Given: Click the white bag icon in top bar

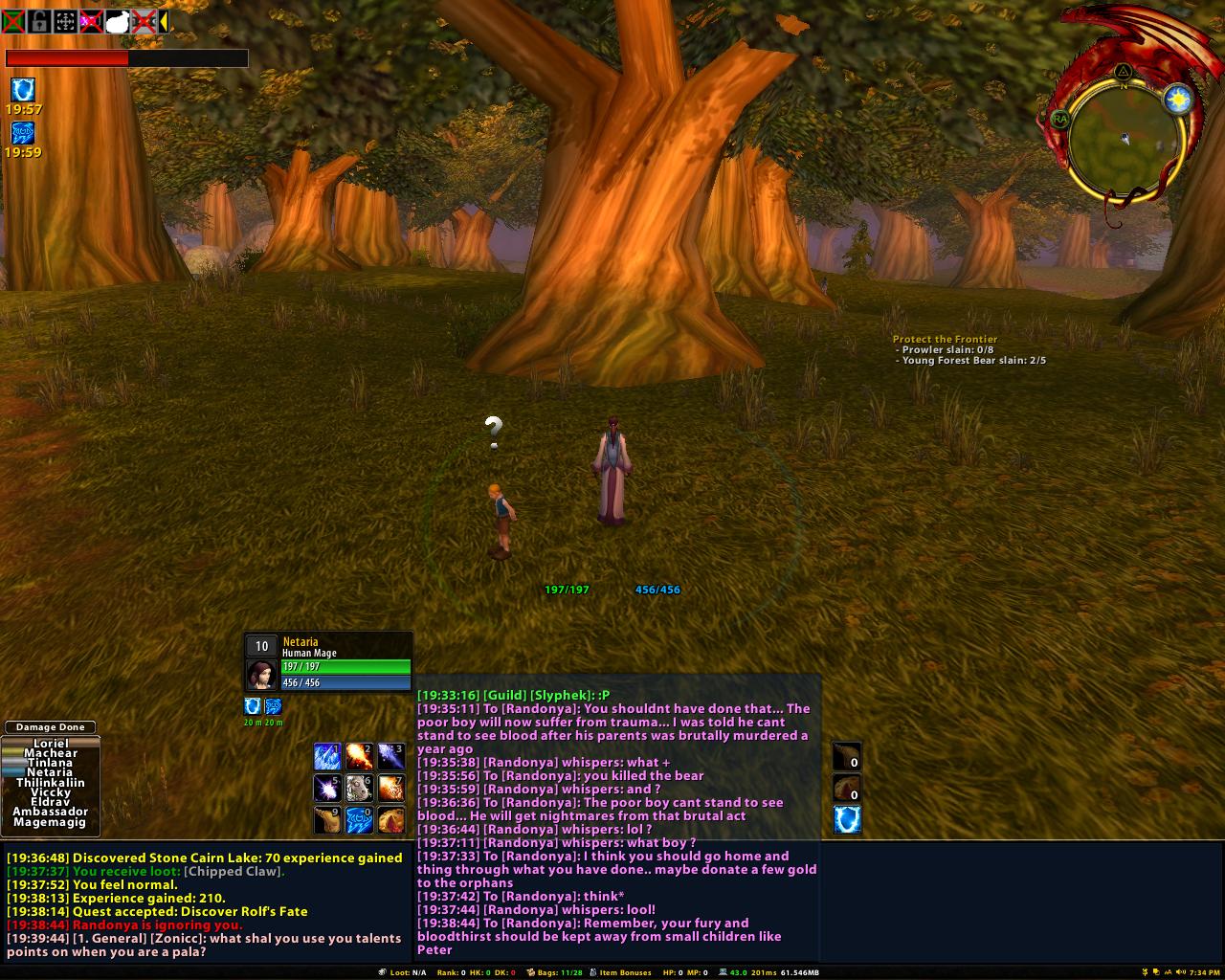Looking at the screenshot, I should (117, 21).
